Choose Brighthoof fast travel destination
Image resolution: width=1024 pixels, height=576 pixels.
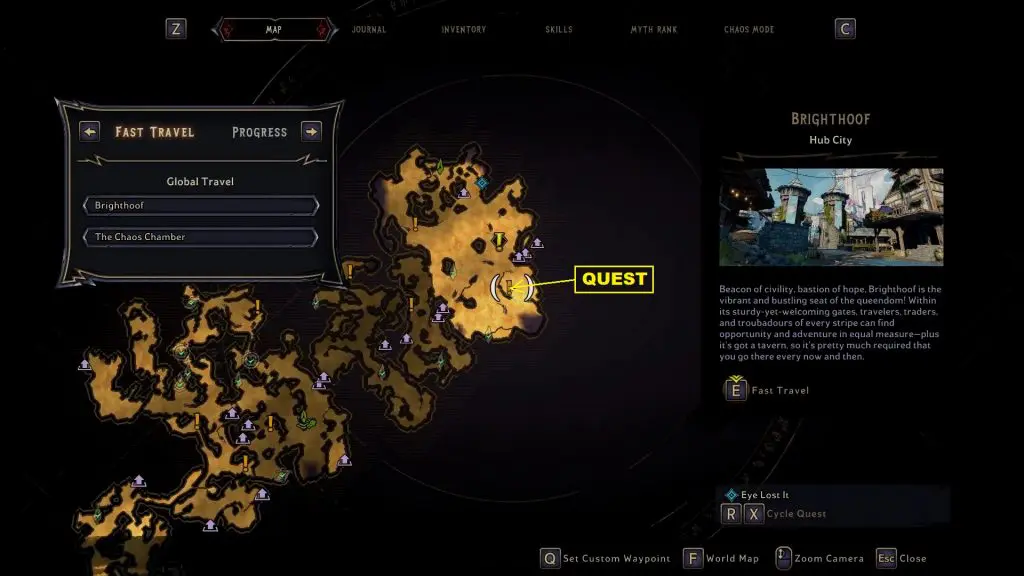click(201, 205)
